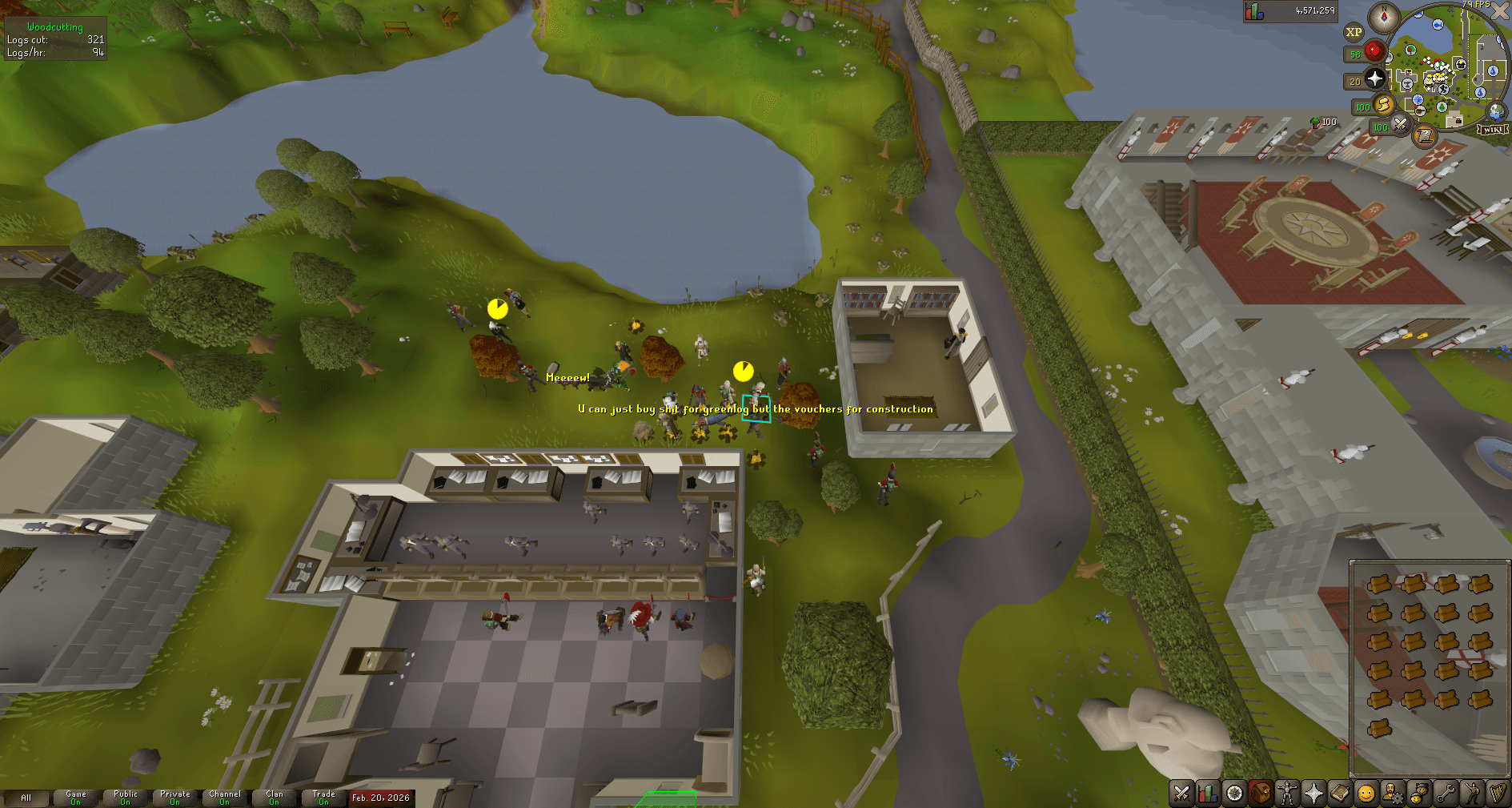This screenshot has width=1512, height=808.
Task: Click the compass to reset camera
Action: pyautogui.click(x=1383, y=18)
